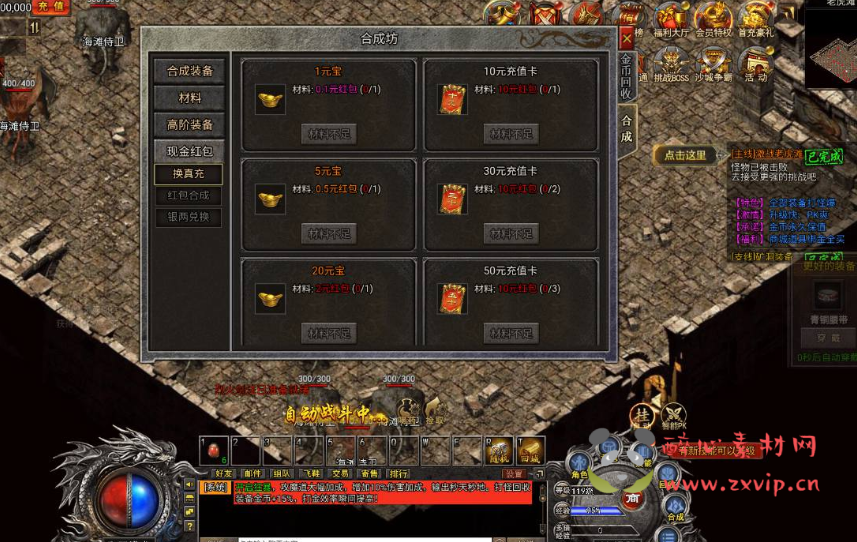This screenshot has height=542, width=857.
Task: Select the 材料 category
Action: point(189,98)
